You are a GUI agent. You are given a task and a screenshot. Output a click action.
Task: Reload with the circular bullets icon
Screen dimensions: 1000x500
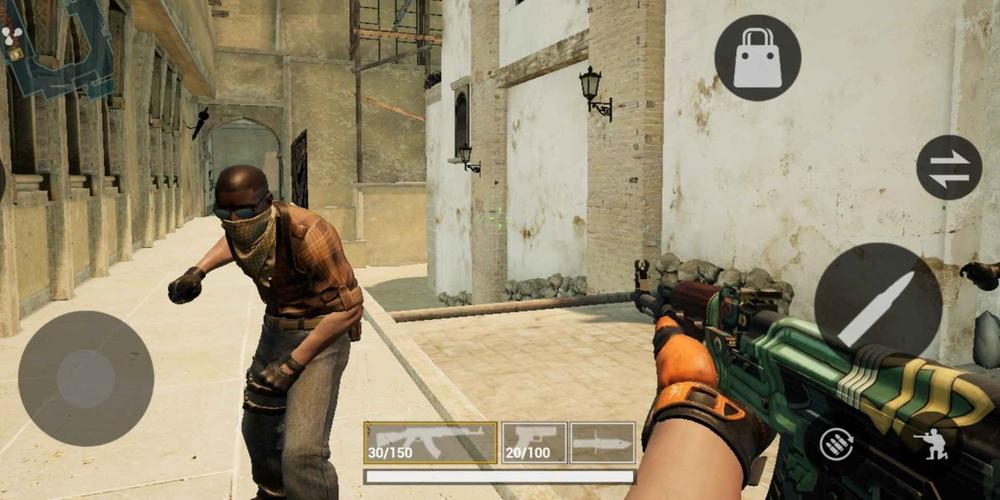click(x=836, y=444)
